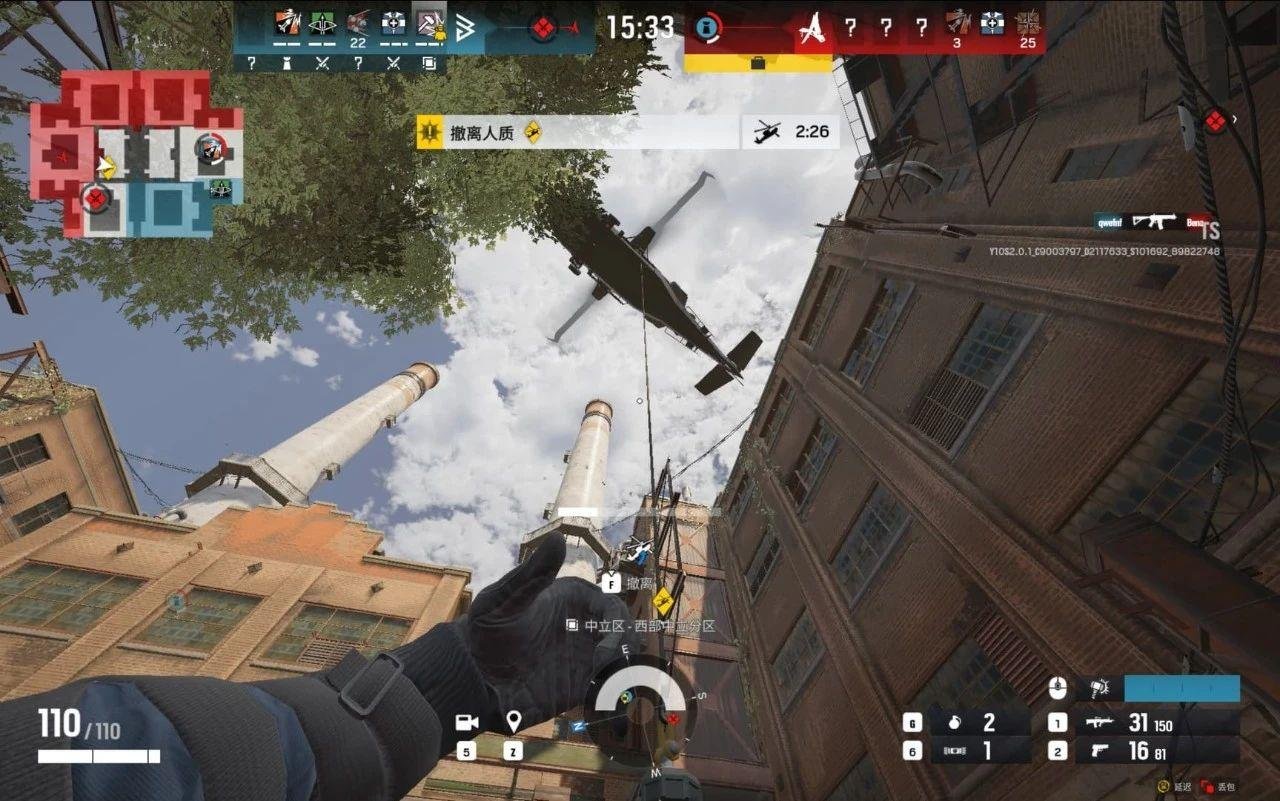Click the red objective marker on the minimap
The width and height of the screenshot is (1280, 801).
tap(95, 195)
